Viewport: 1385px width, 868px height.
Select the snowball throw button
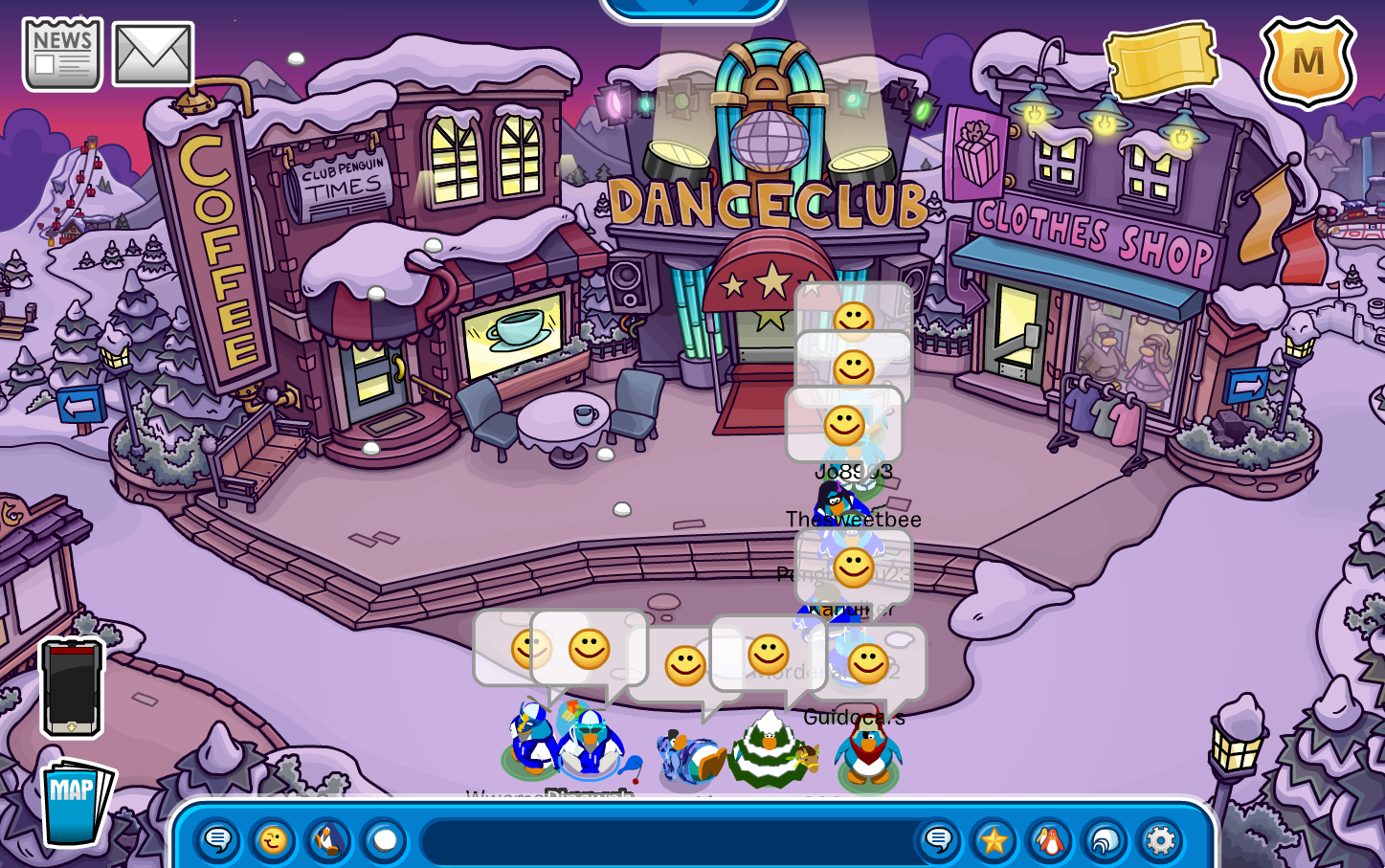(384, 841)
